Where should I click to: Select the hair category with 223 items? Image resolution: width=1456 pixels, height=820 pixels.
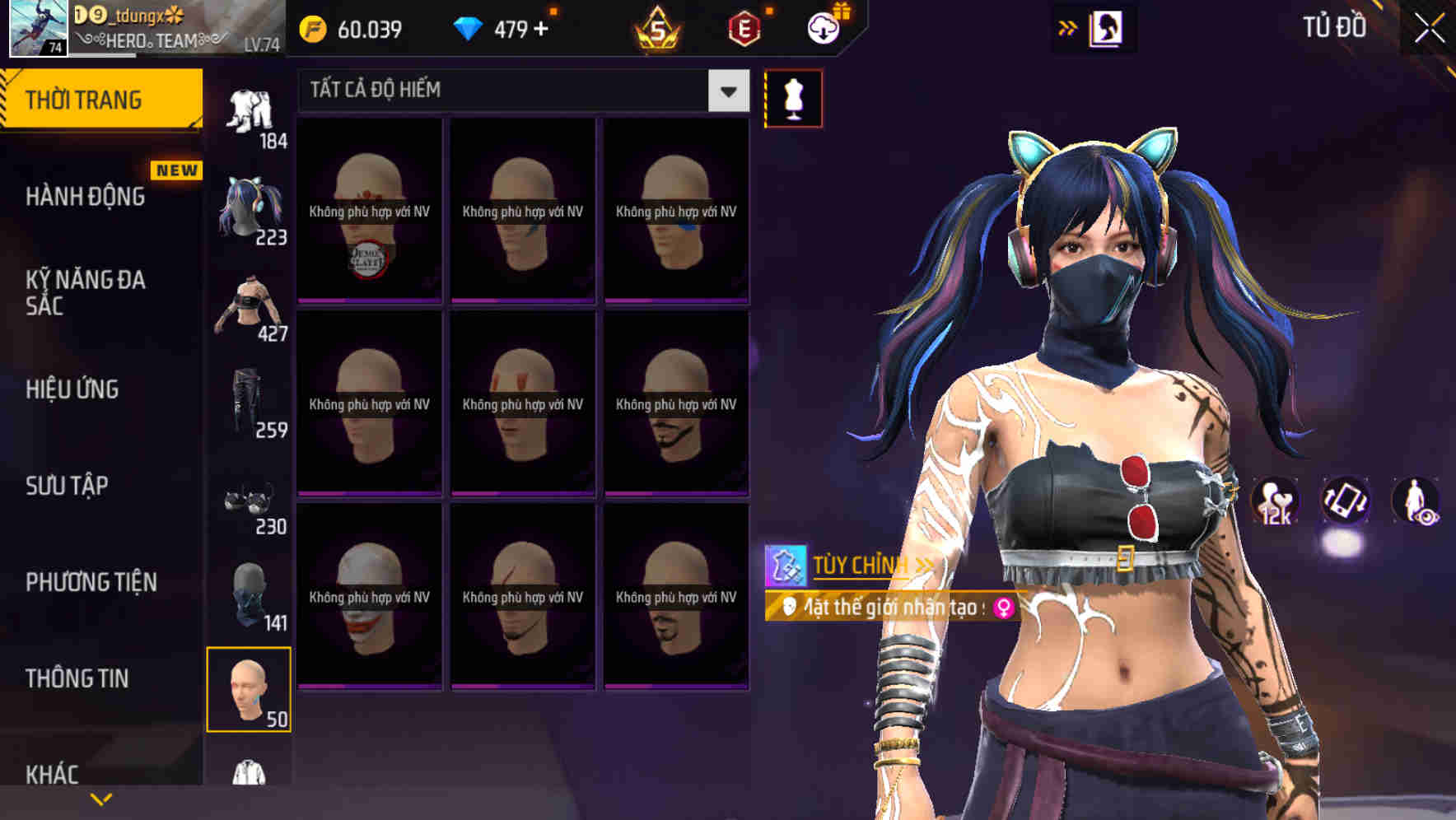pos(250,204)
